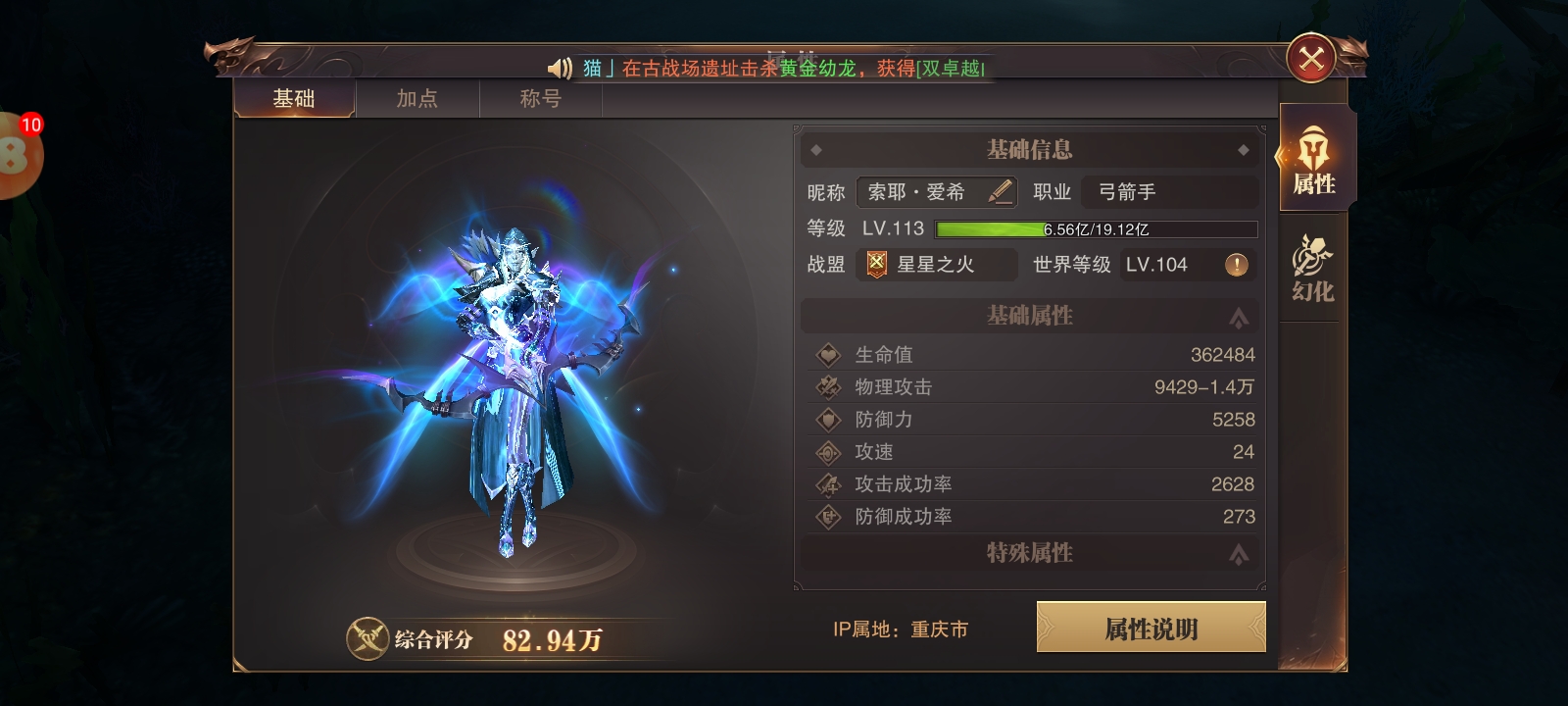Open the 称号 tab

[x=540, y=99]
